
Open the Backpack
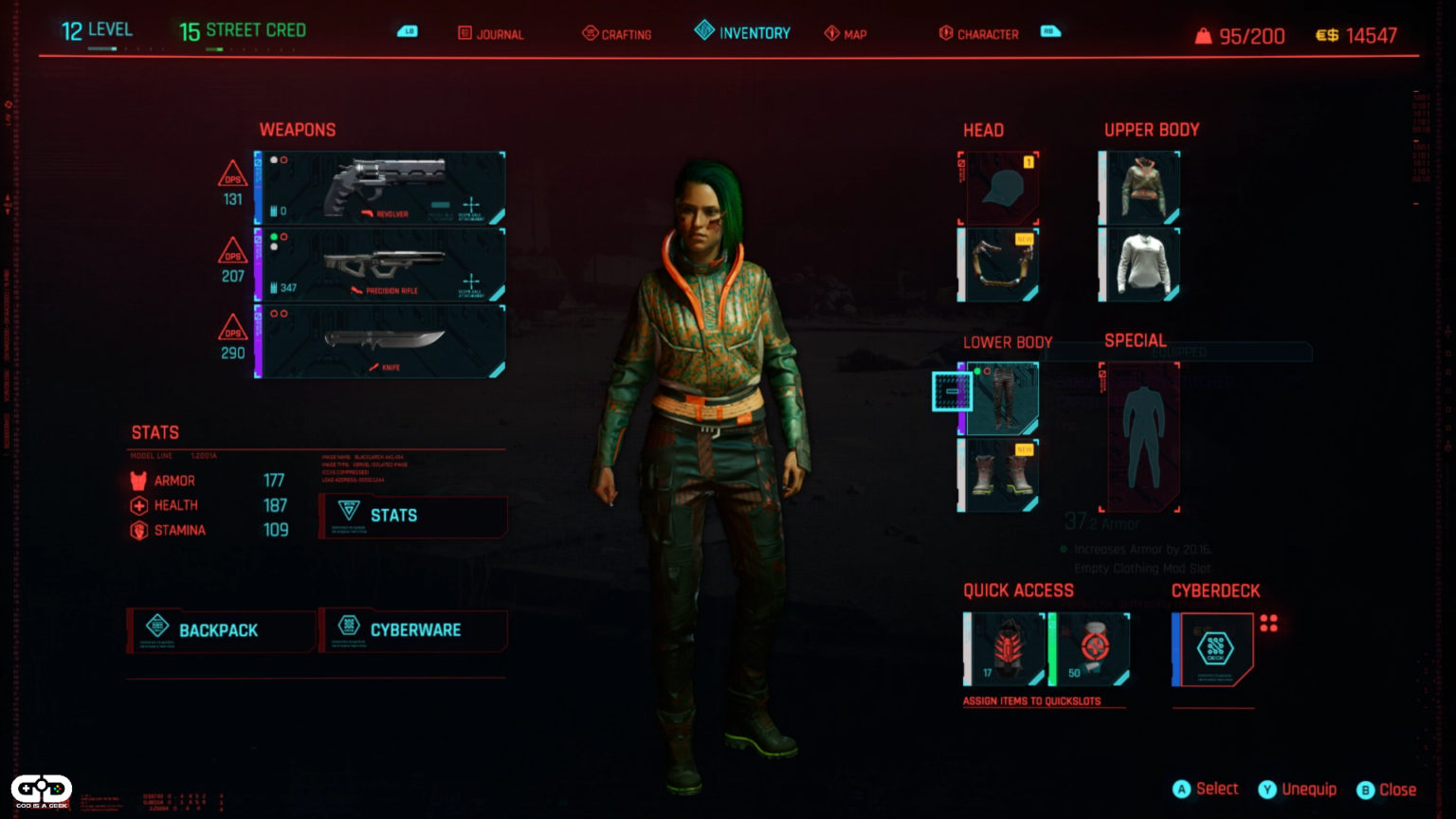(220, 629)
